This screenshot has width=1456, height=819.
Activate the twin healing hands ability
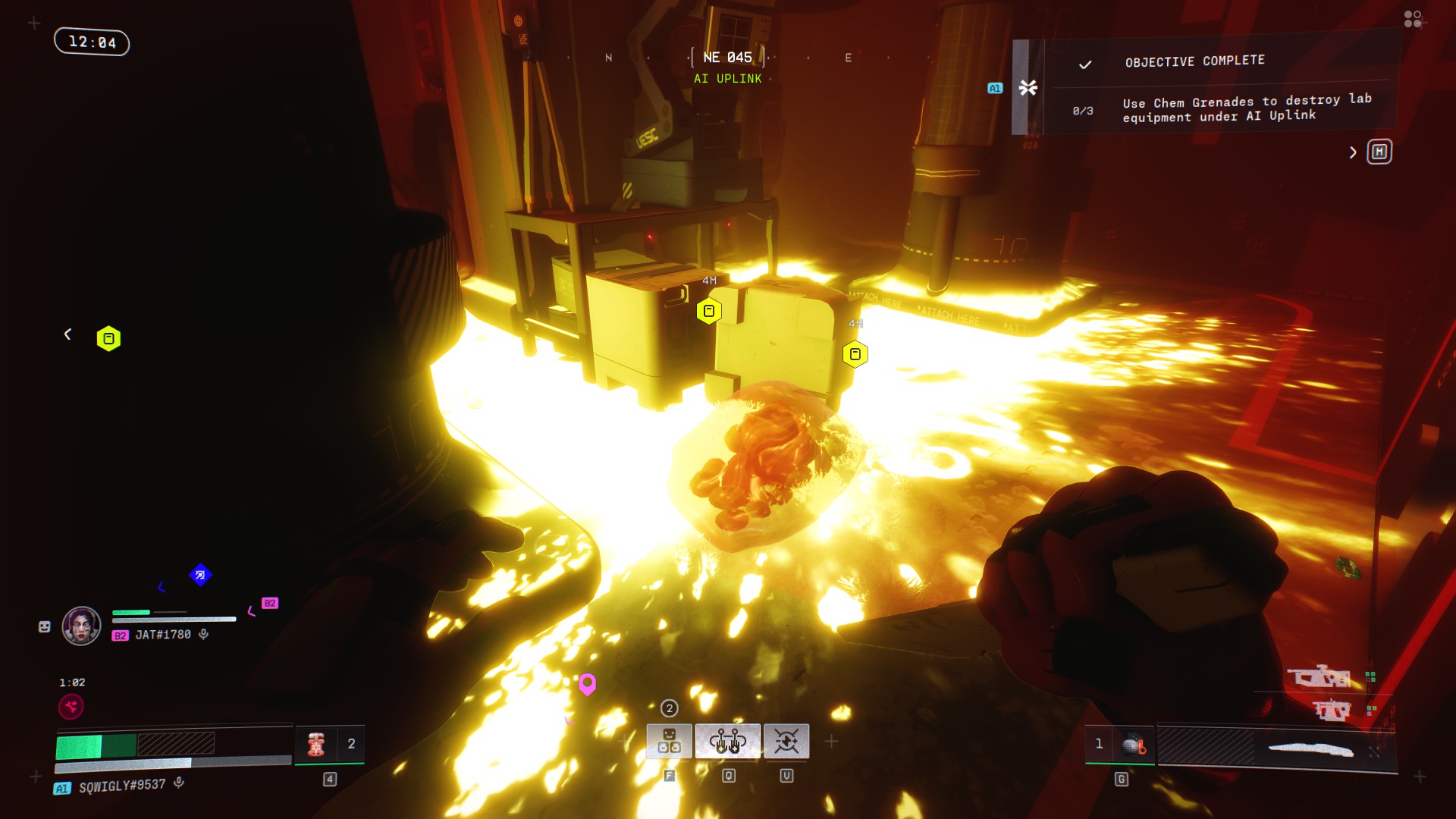point(727,741)
